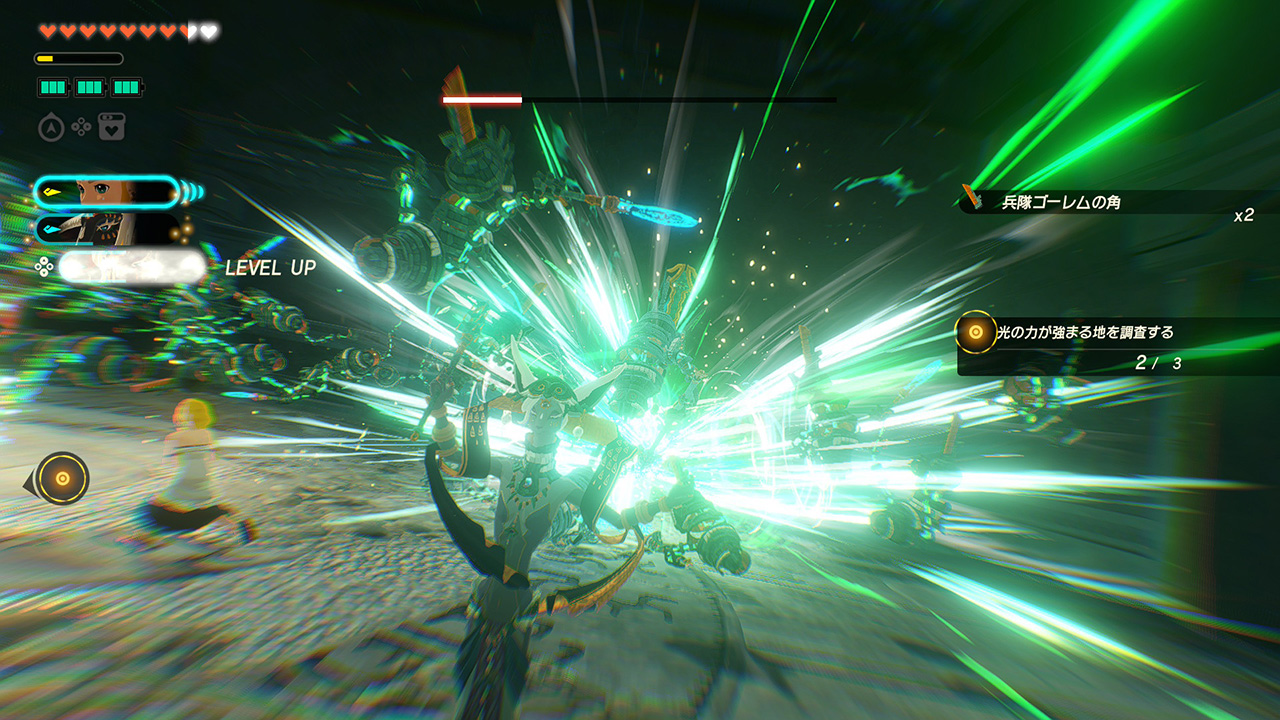Switch to the second character portrait with orange markings
The width and height of the screenshot is (1280, 720).
click(107, 230)
